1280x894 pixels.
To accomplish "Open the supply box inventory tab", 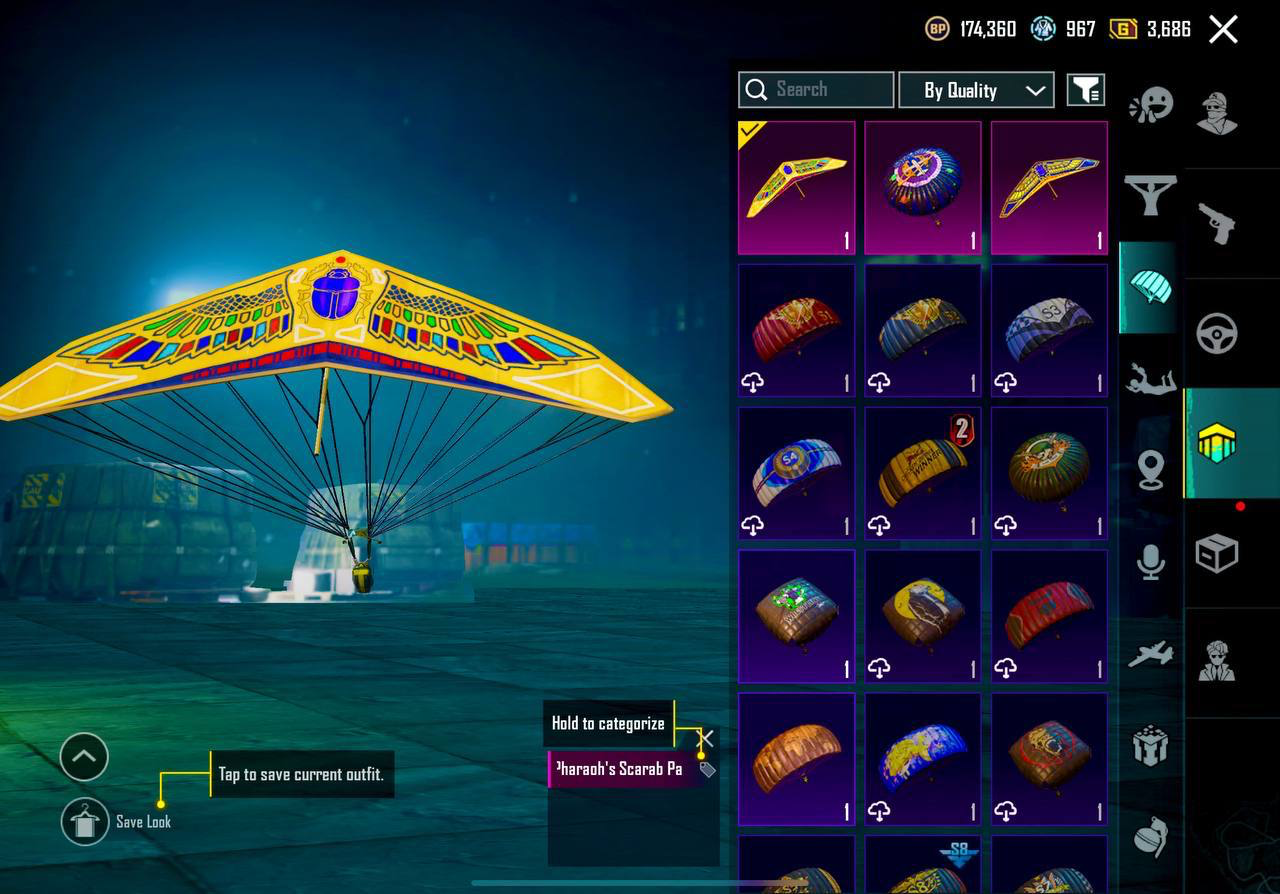I will click(1217, 553).
